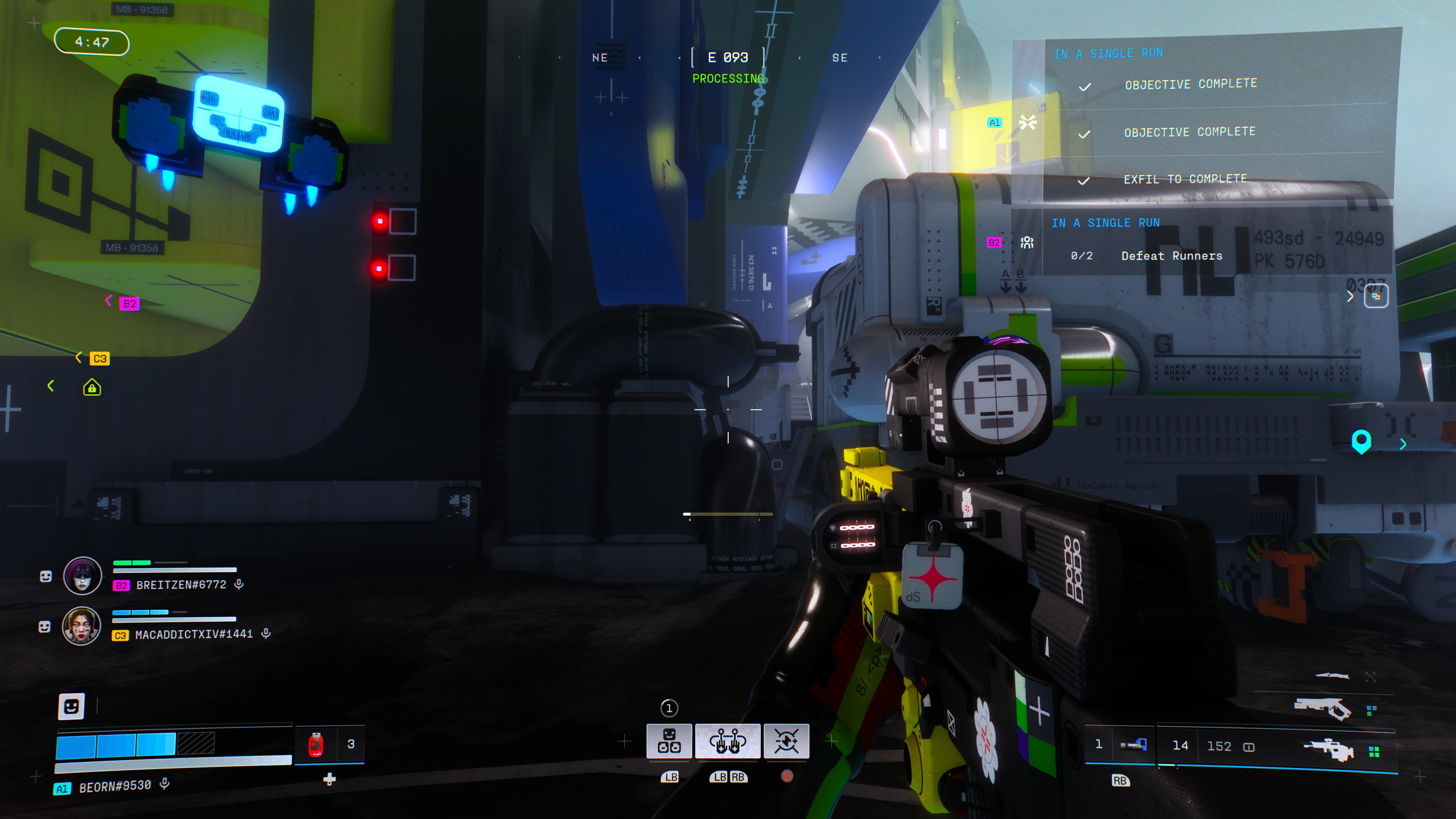Expand the objective tracker panel icon
Screen dimensions: 1456x819
[x=1376, y=296]
